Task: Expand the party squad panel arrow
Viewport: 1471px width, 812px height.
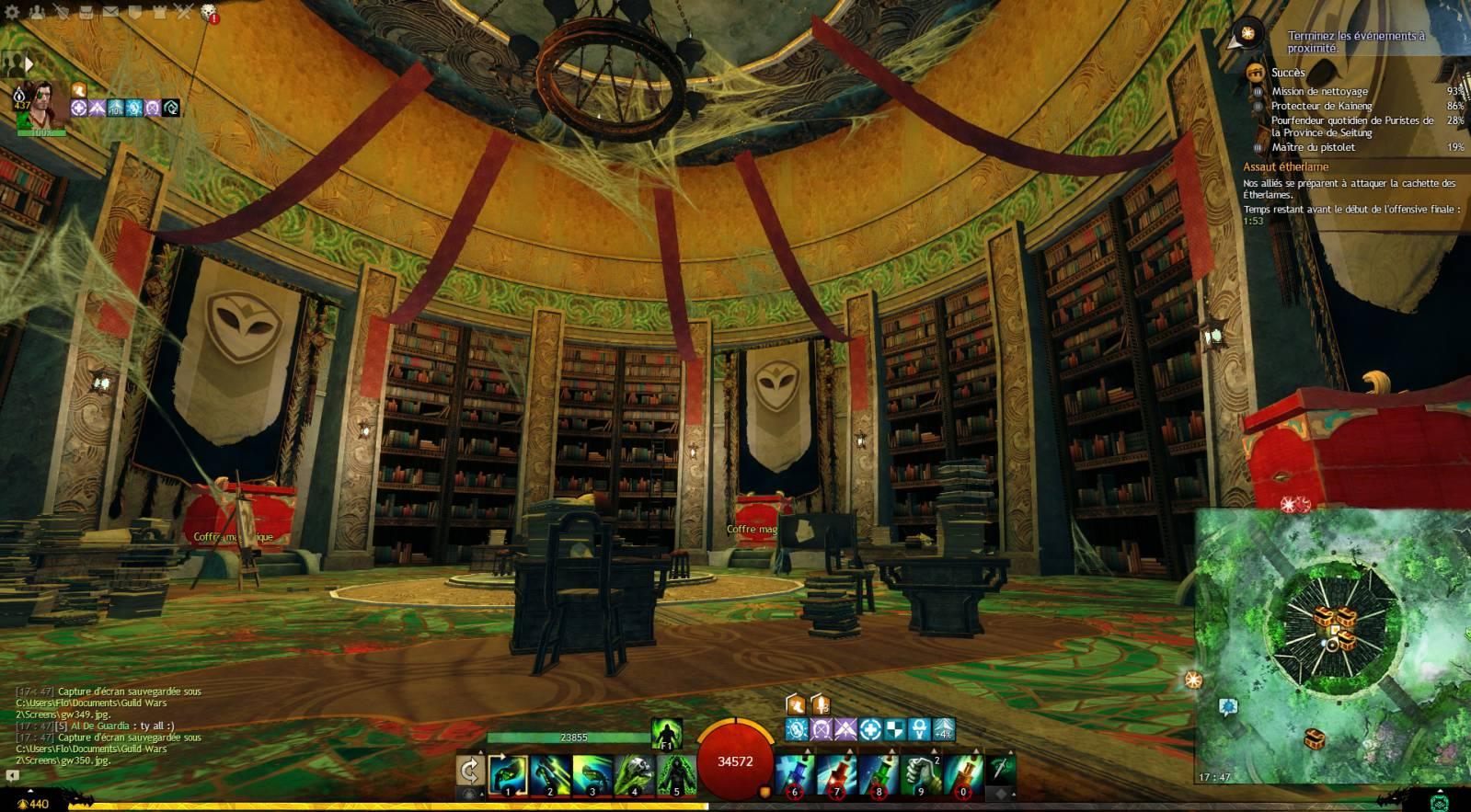Action: coord(29,63)
